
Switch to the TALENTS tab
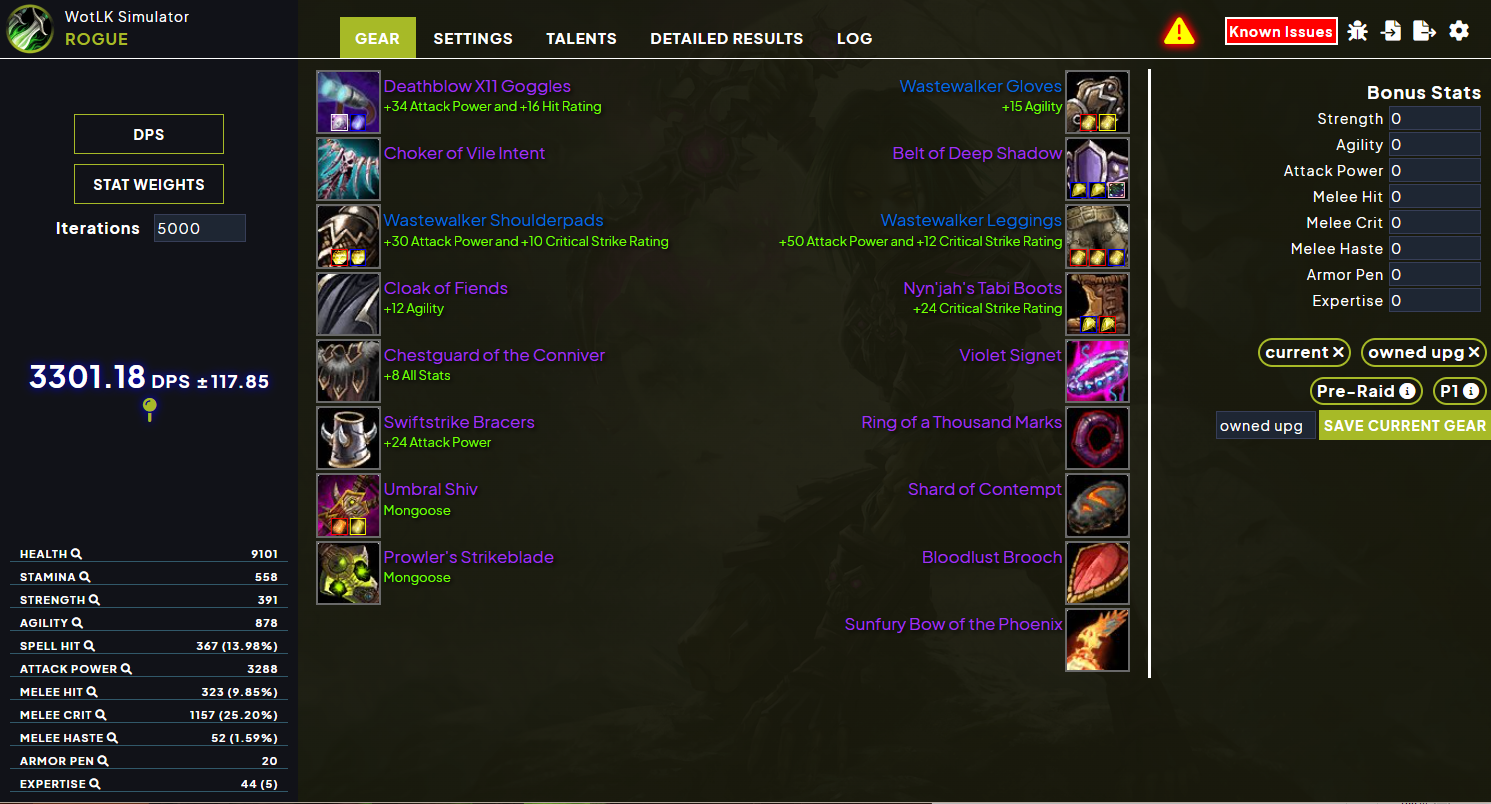[x=581, y=38]
